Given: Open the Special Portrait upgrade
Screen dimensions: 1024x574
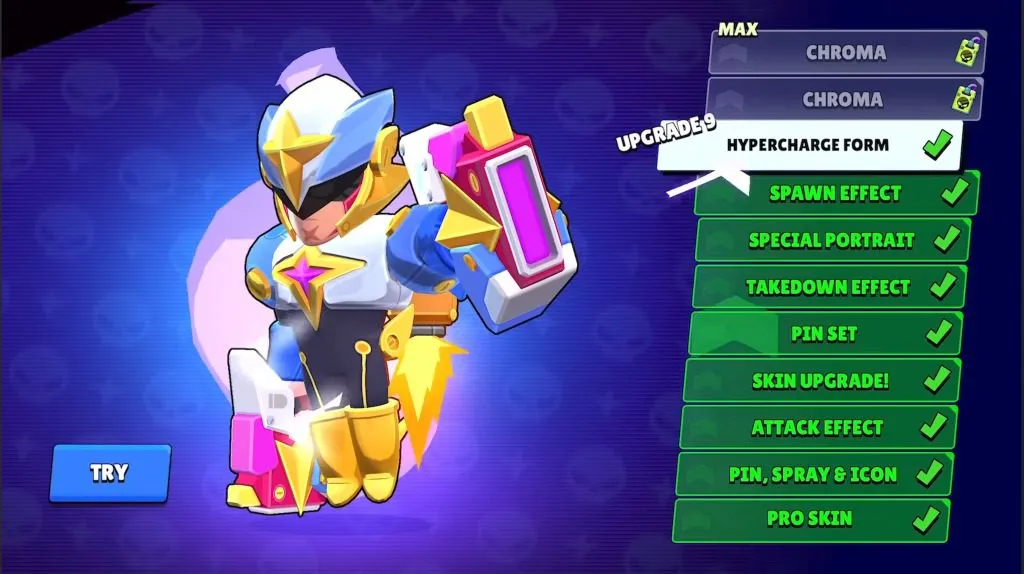Looking at the screenshot, I should pyautogui.click(x=831, y=240).
